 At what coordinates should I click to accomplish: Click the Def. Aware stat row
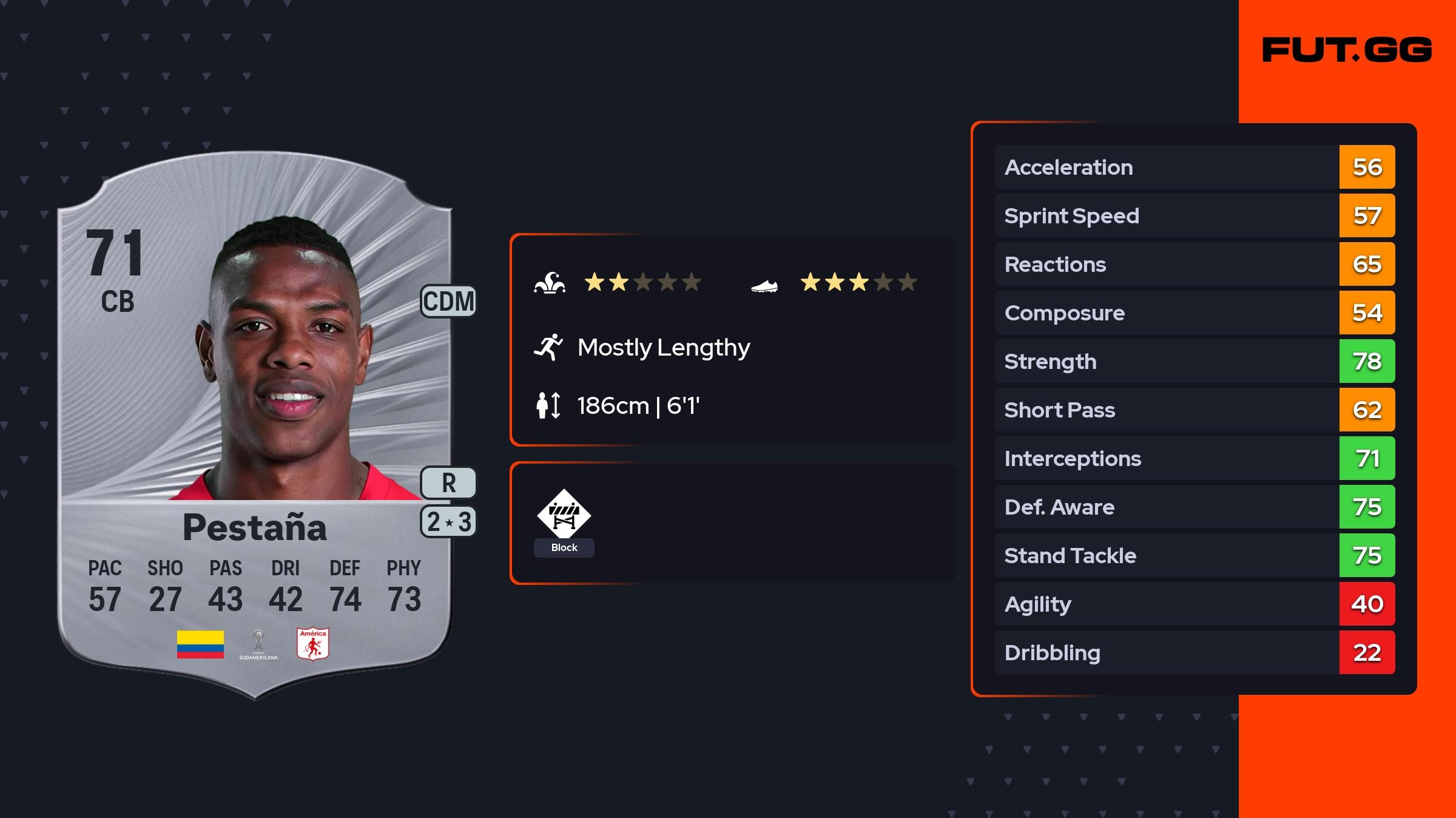1194,507
